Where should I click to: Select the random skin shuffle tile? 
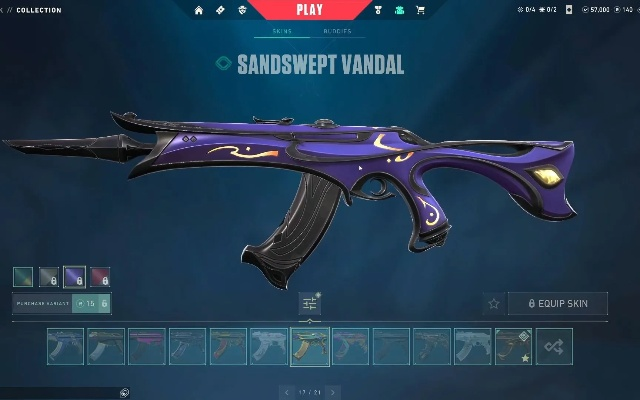pyautogui.click(x=554, y=346)
